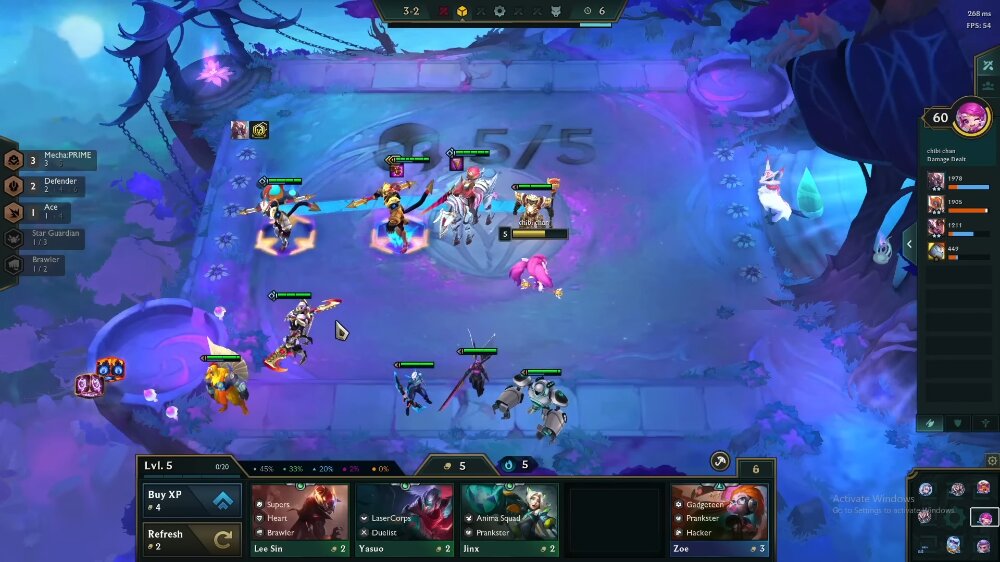Purchase the Yasuo champion card
This screenshot has height=562, width=1000.
(404, 519)
